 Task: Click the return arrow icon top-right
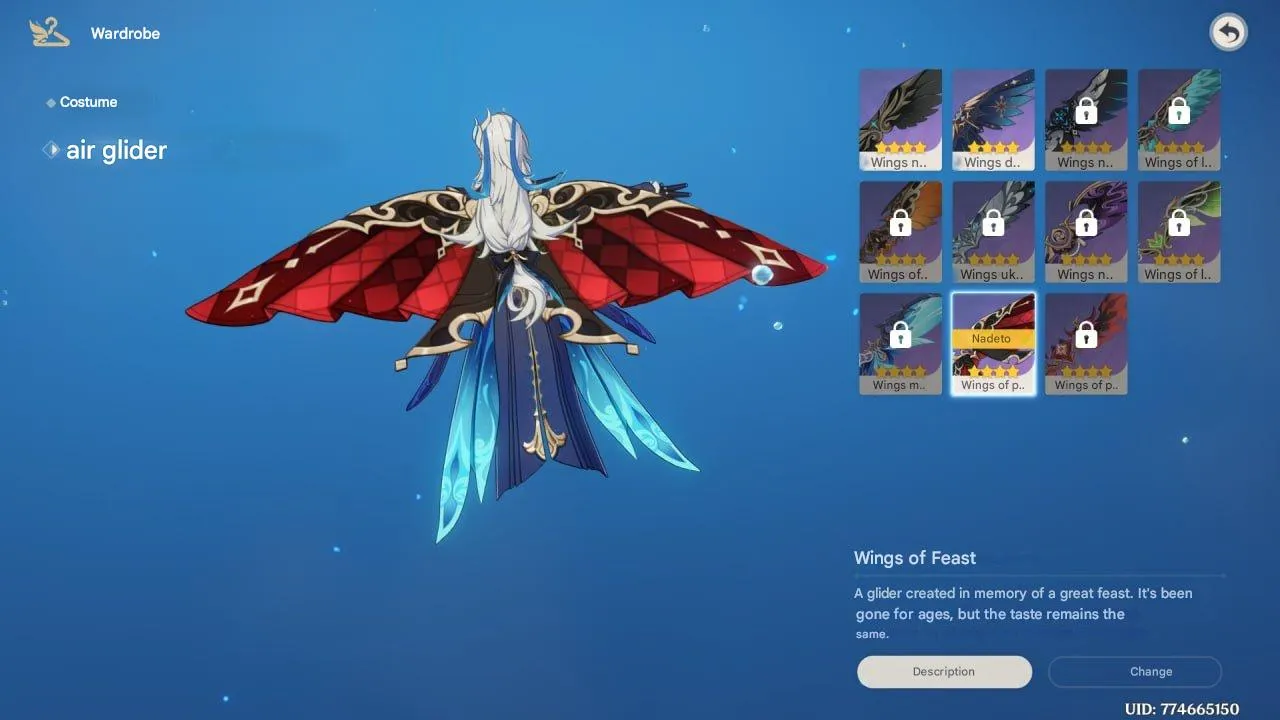pyautogui.click(x=1228, y=31)
